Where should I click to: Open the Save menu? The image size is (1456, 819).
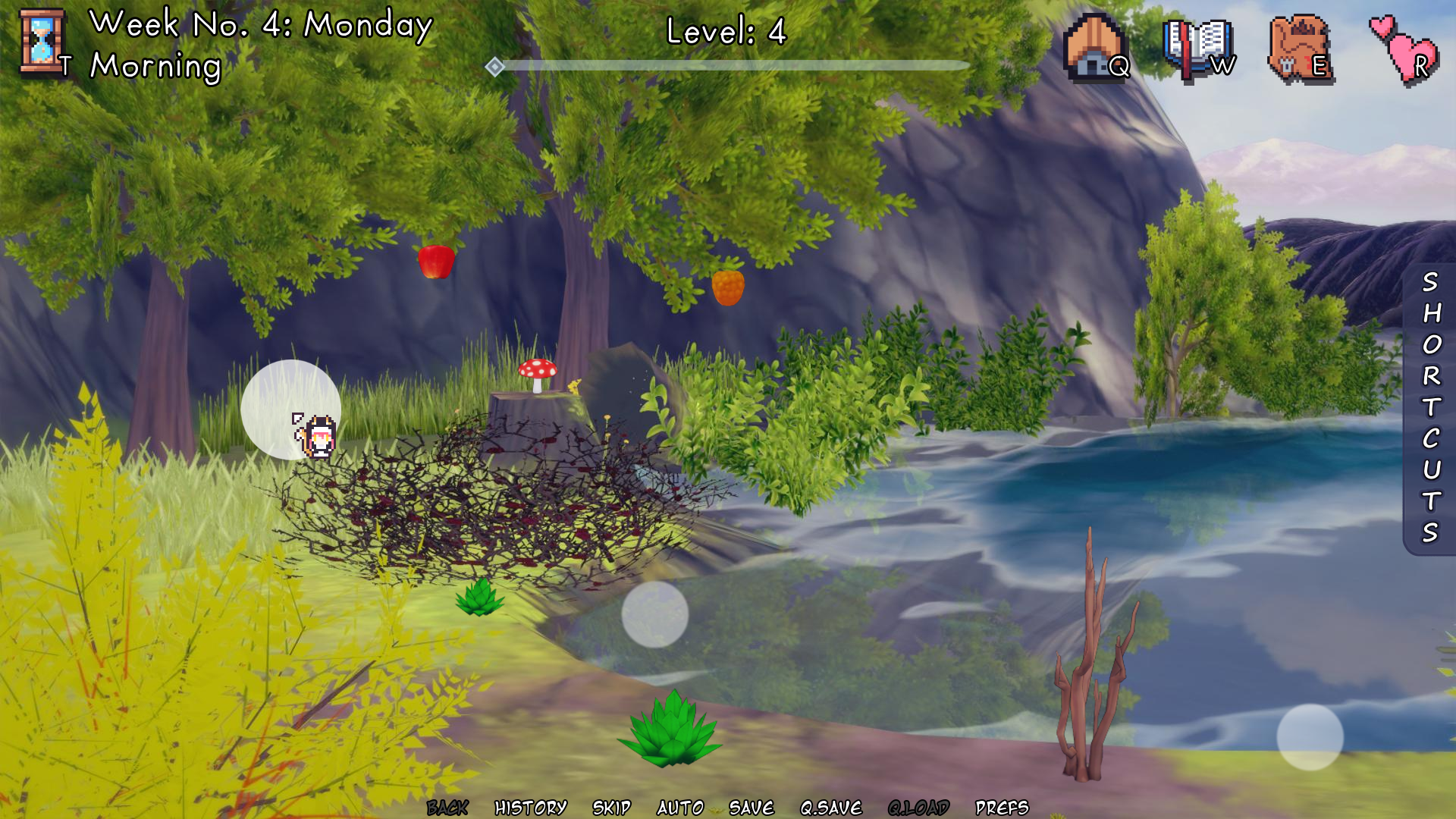click(x=751, y=808)
